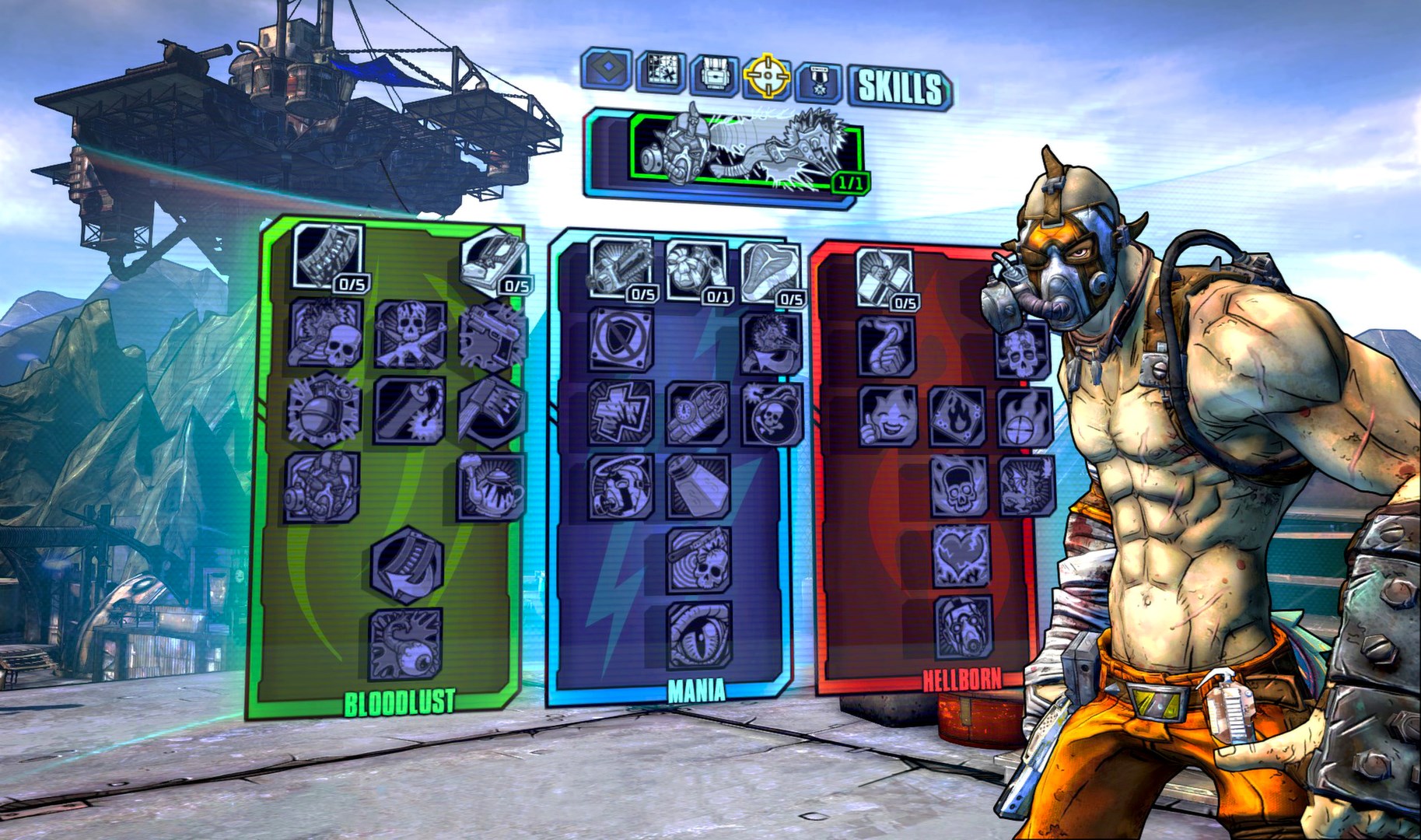Choose the crossed-out shield skill in Mania

click(x=621, y=340)
